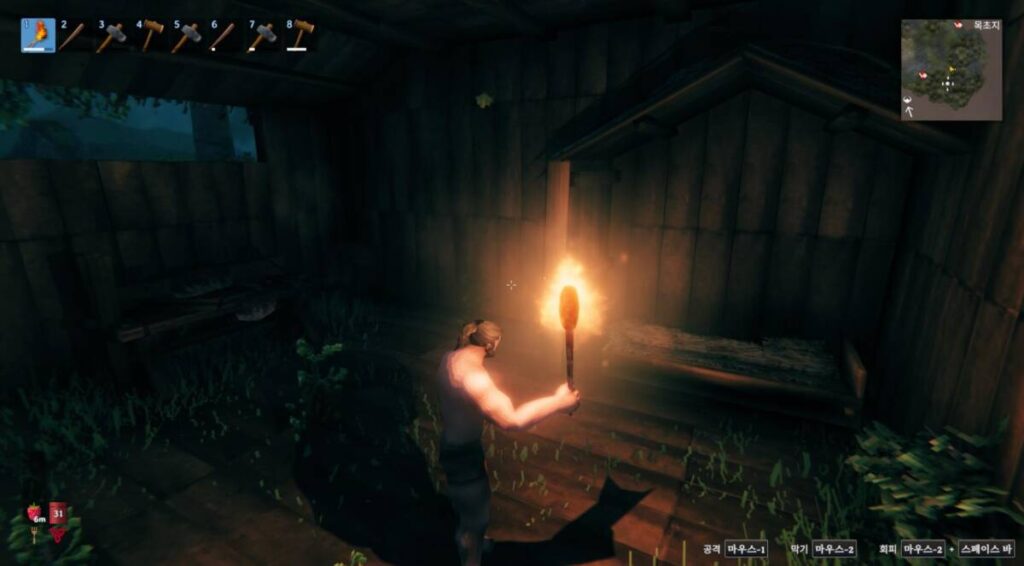Equip the club in hotbar slot 6

coord(222,37)
